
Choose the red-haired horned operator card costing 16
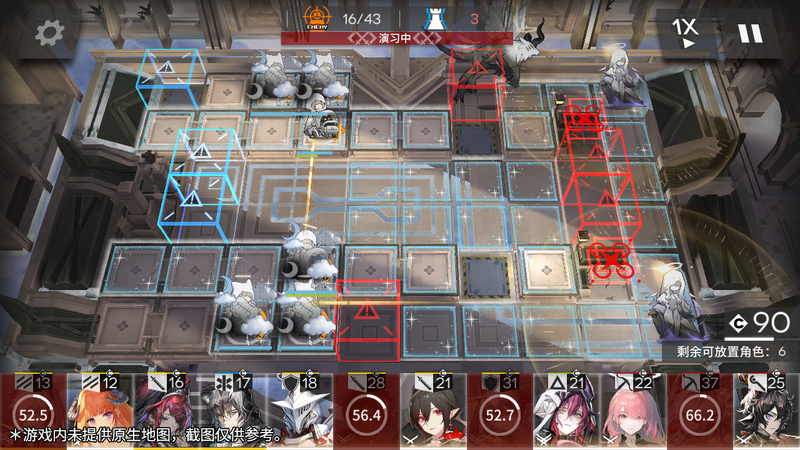(x=166, y=411)
